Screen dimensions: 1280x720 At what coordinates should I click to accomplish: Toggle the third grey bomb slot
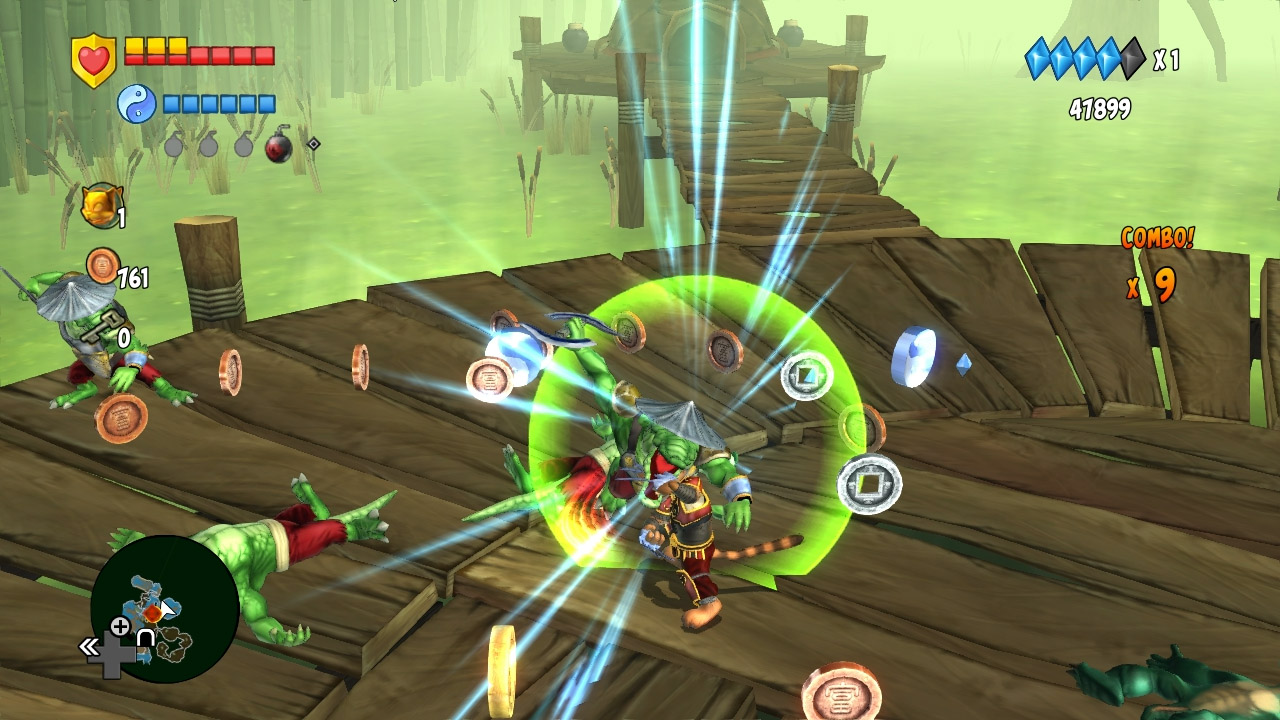[246, 145]
